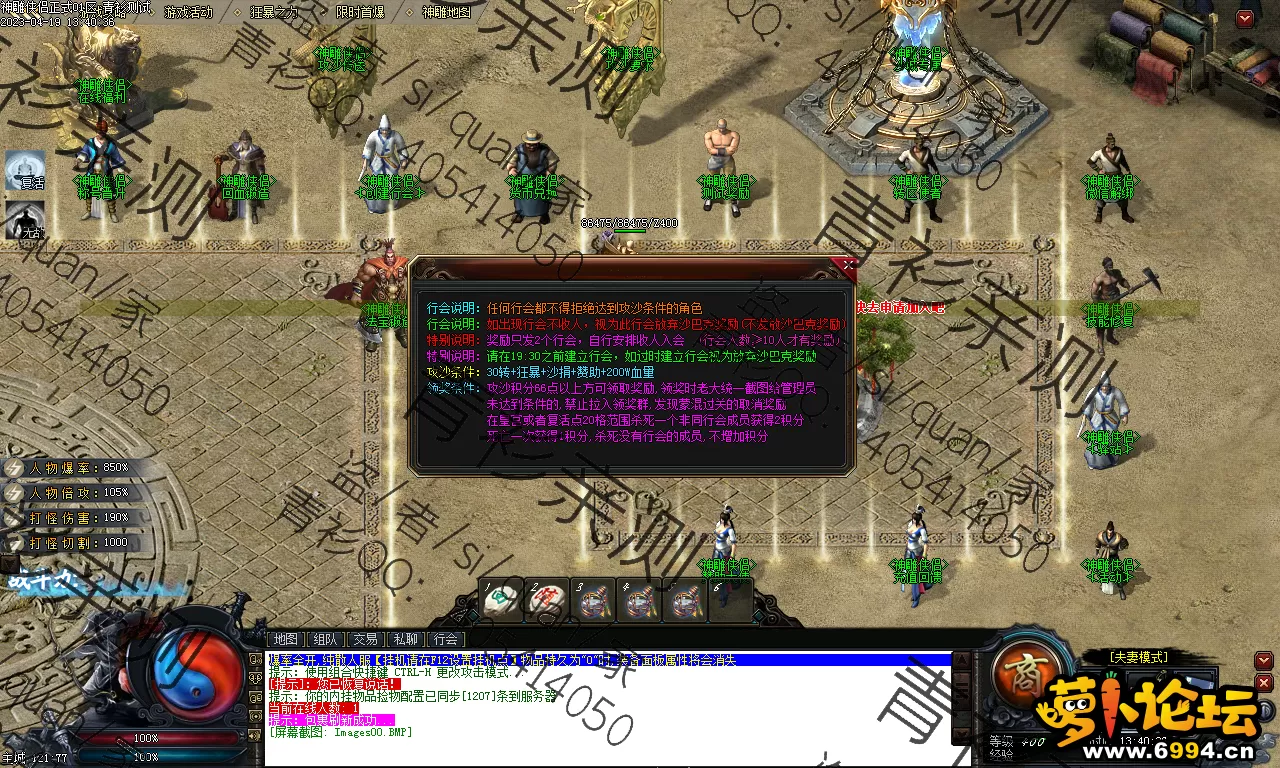Use the potion in hotbar slot 3
1280x768 pixels.
pyautogui.click(x=592, y=600)
